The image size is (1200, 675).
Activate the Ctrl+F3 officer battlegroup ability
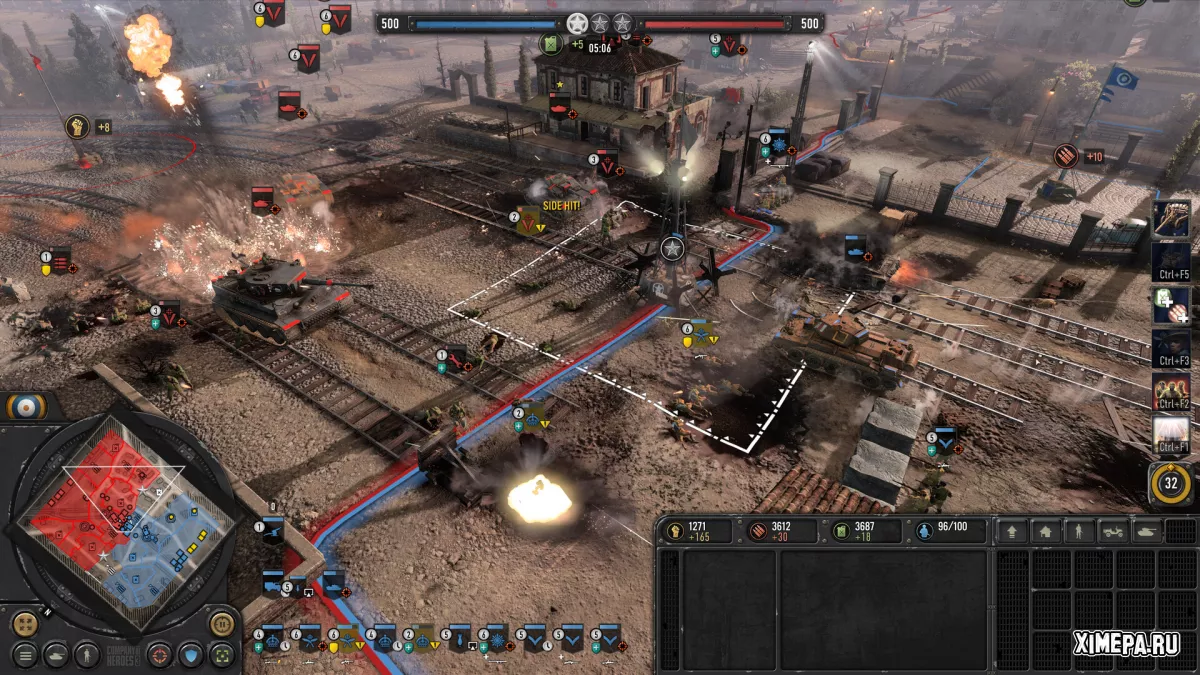(x=1171, y=346)
